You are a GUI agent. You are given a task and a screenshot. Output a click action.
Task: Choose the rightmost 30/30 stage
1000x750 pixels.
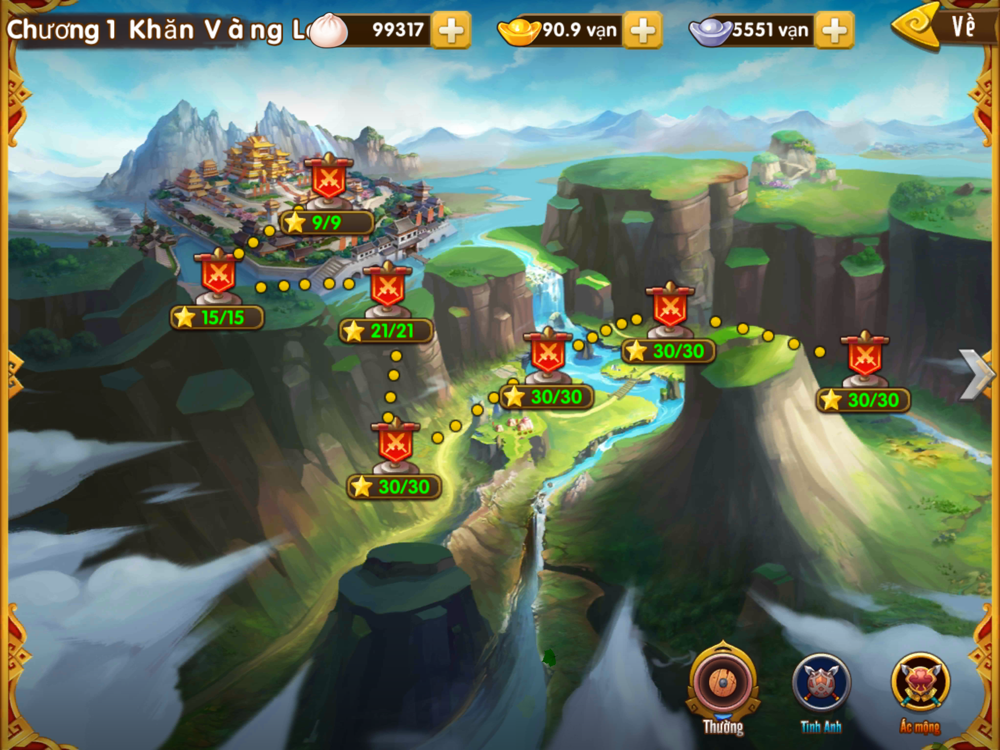click(864, 358)
